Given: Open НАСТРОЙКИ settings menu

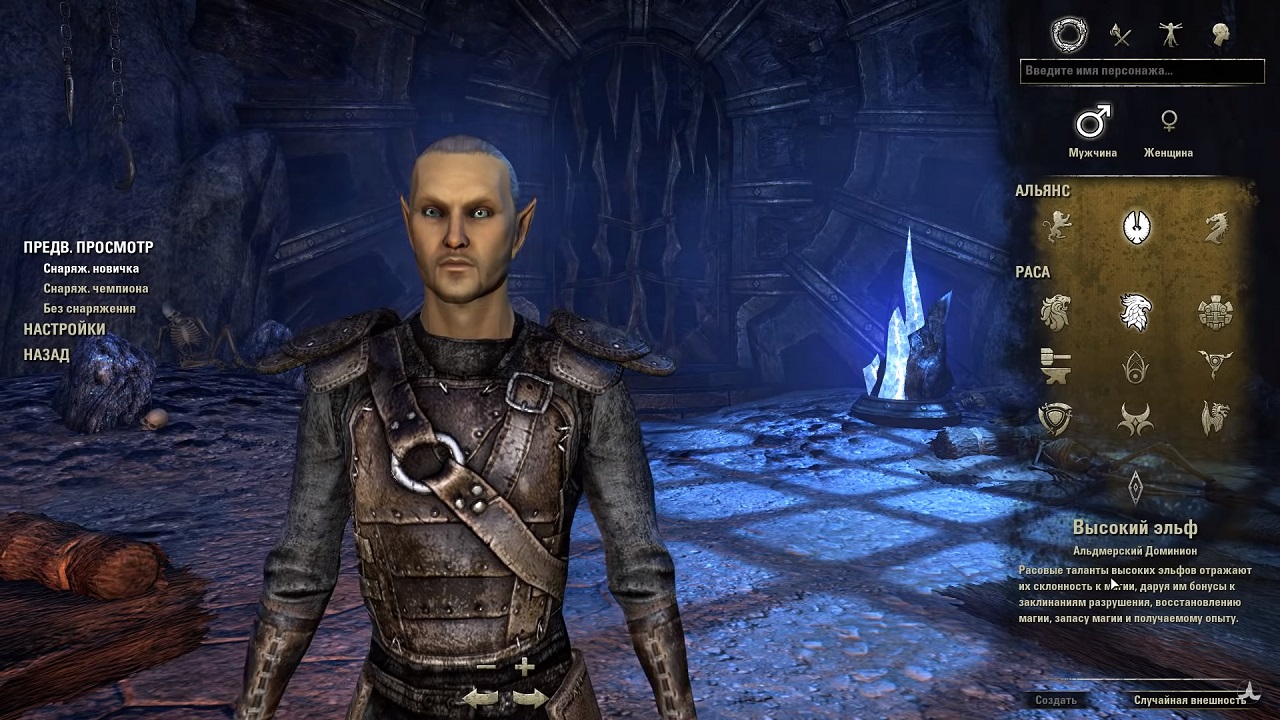Looking at the screenshot, I should [64, 329].
